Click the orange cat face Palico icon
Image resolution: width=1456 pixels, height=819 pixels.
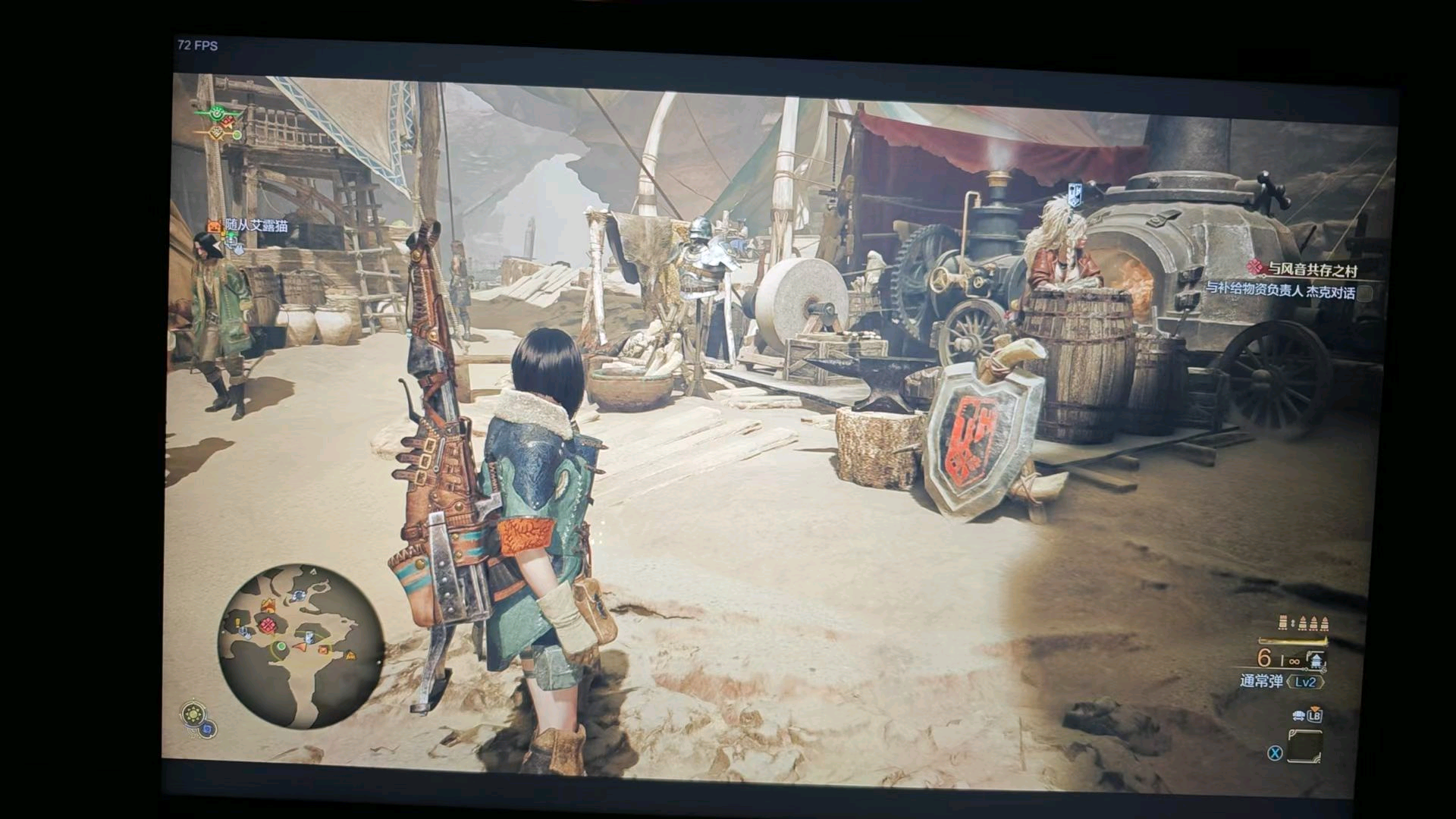pos(214,225)
